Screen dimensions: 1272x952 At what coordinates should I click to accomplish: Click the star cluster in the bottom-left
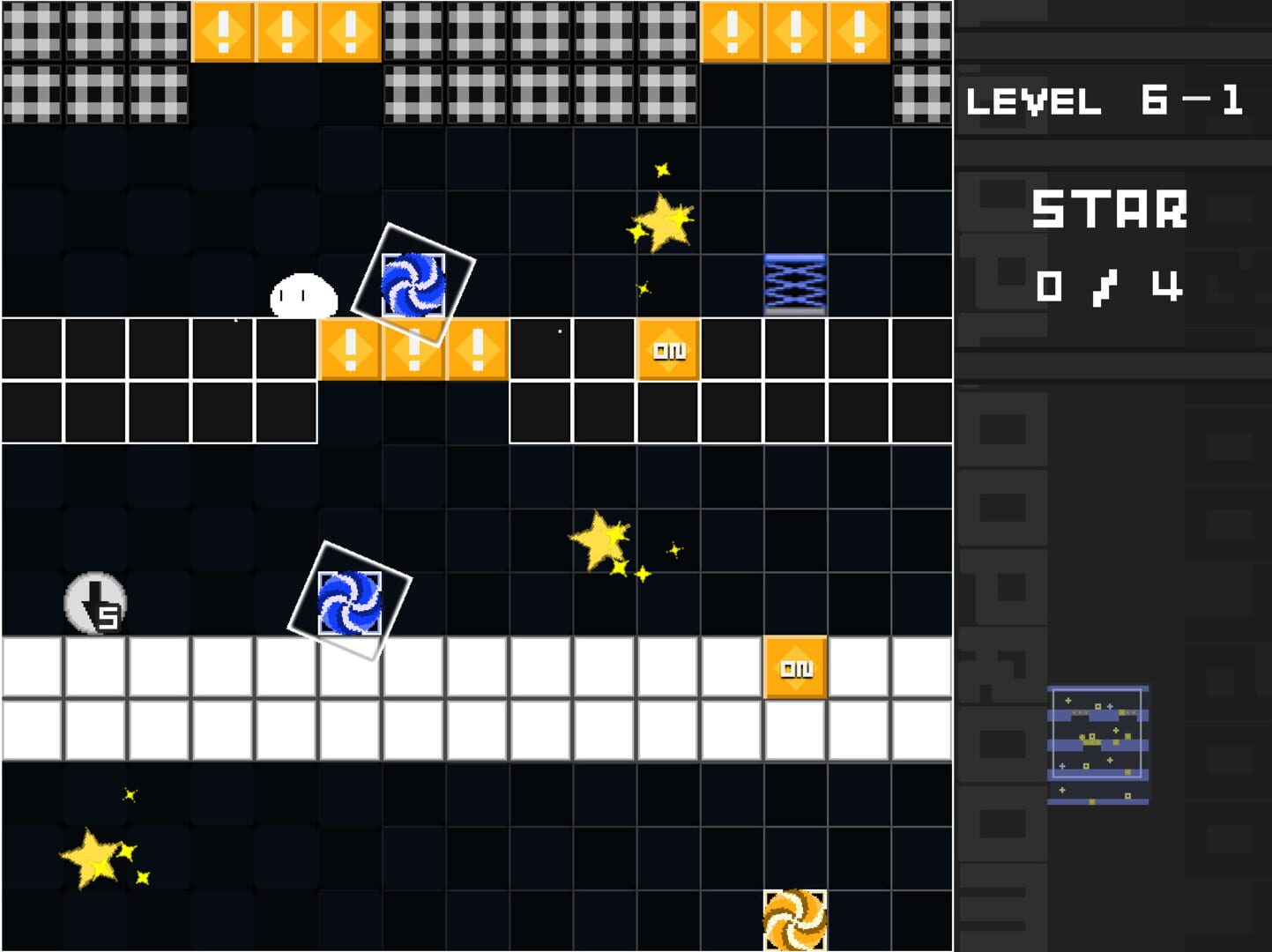pos(91,859)
